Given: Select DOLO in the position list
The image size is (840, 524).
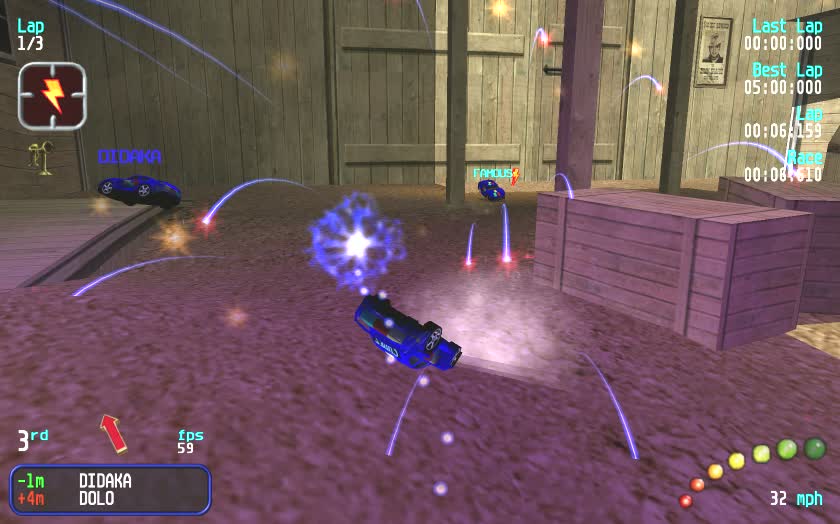Looking at the screenshot, I should [96, 498].
